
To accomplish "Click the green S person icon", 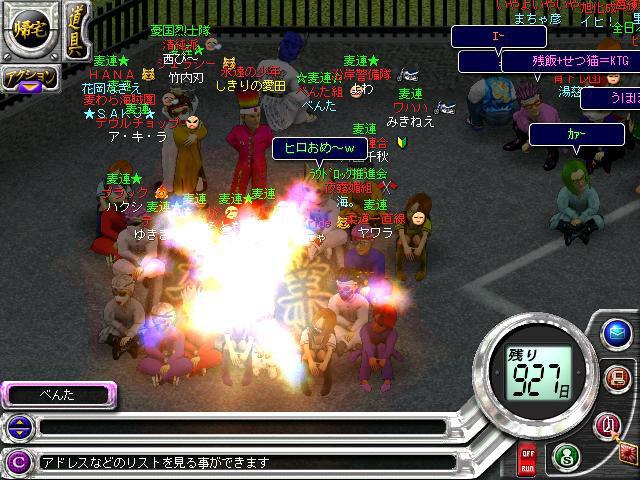I will (566, 459).
